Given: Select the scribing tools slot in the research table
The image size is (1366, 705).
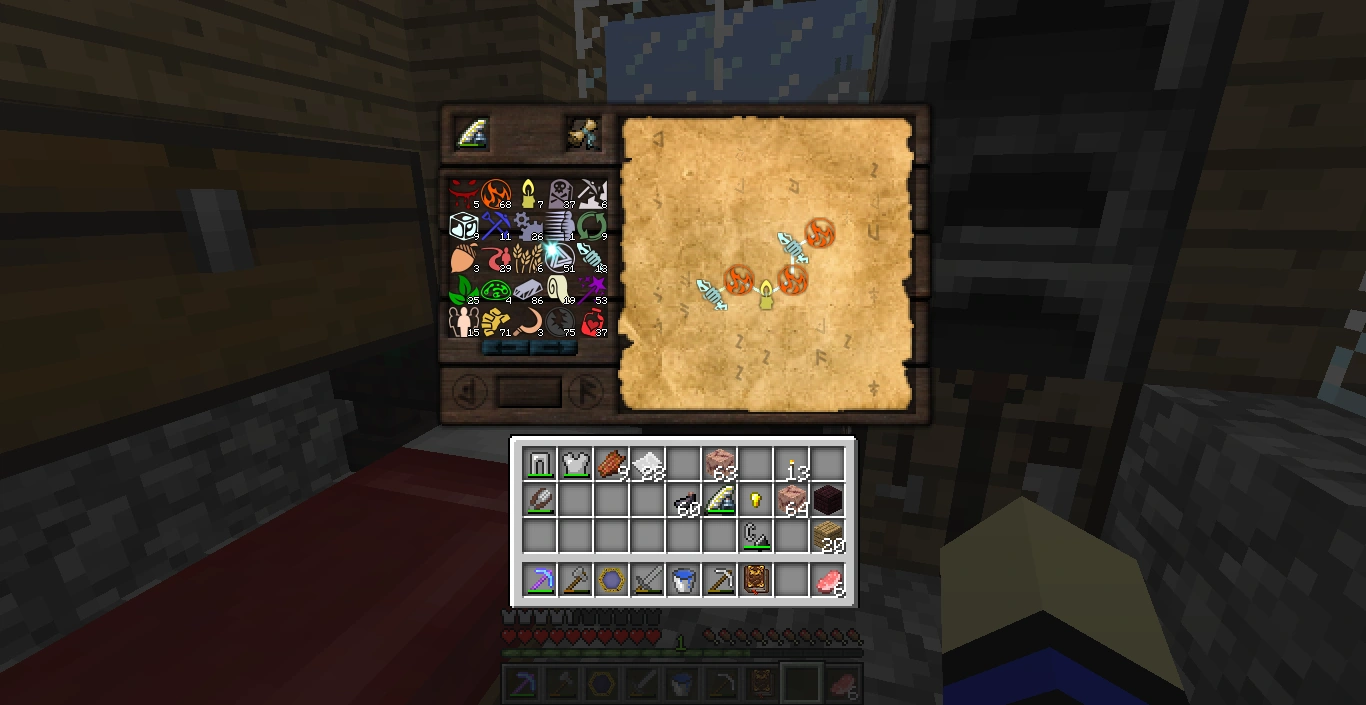Looking at the screenshot, I should pos(473,134).
